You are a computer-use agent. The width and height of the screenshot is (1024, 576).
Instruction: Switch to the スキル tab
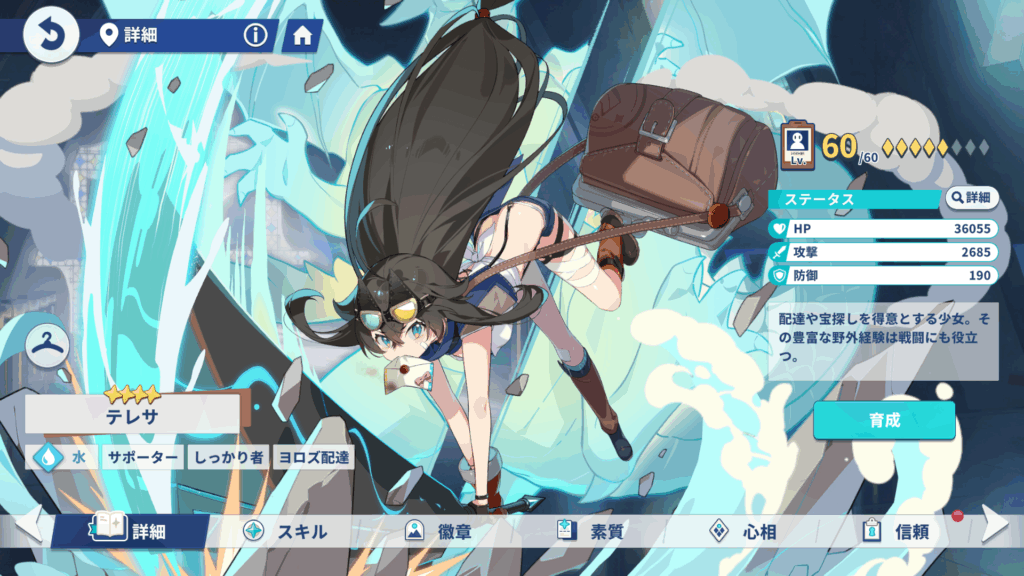[x=286, y=531]
